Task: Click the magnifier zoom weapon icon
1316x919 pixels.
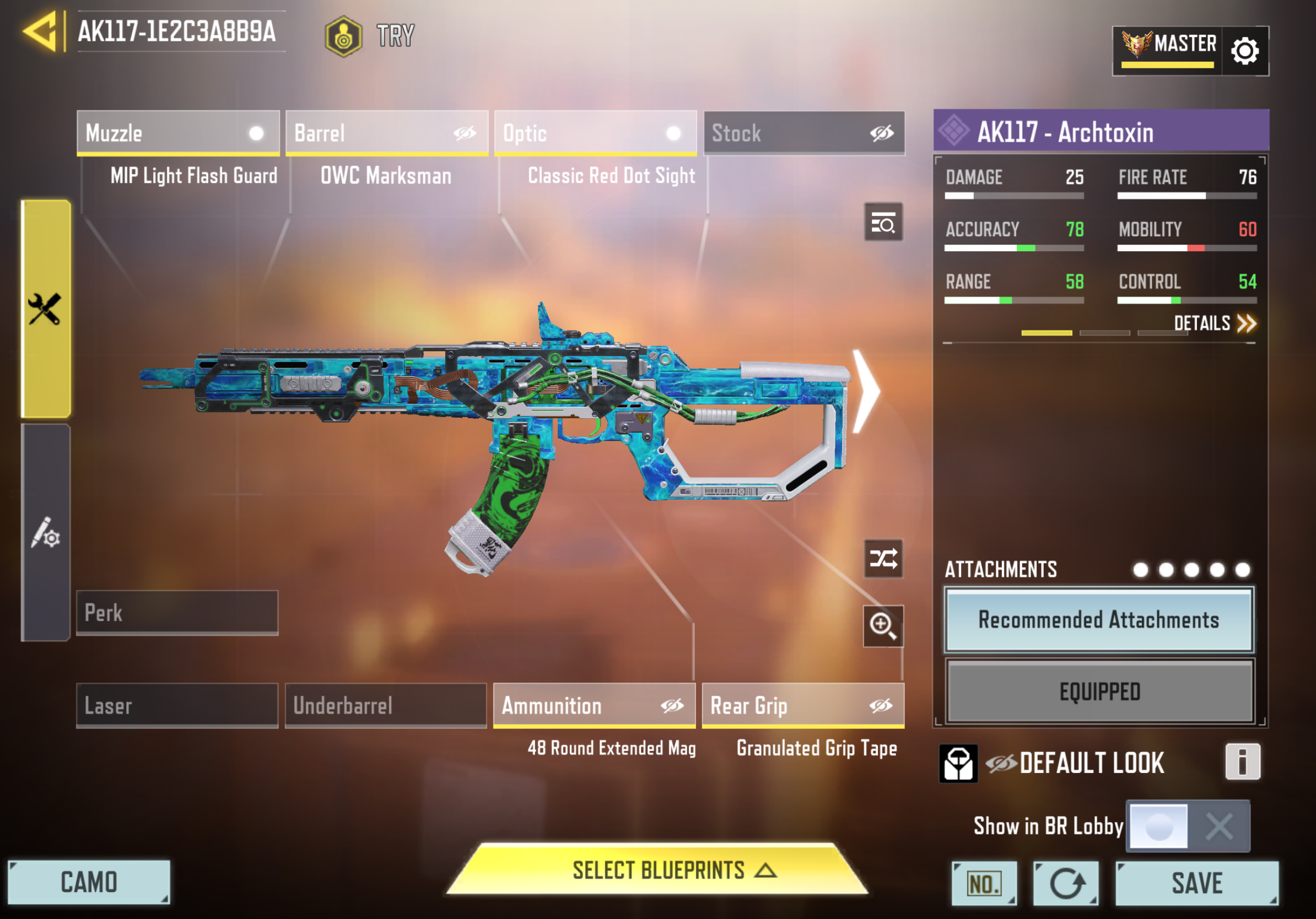Action: 883,626
